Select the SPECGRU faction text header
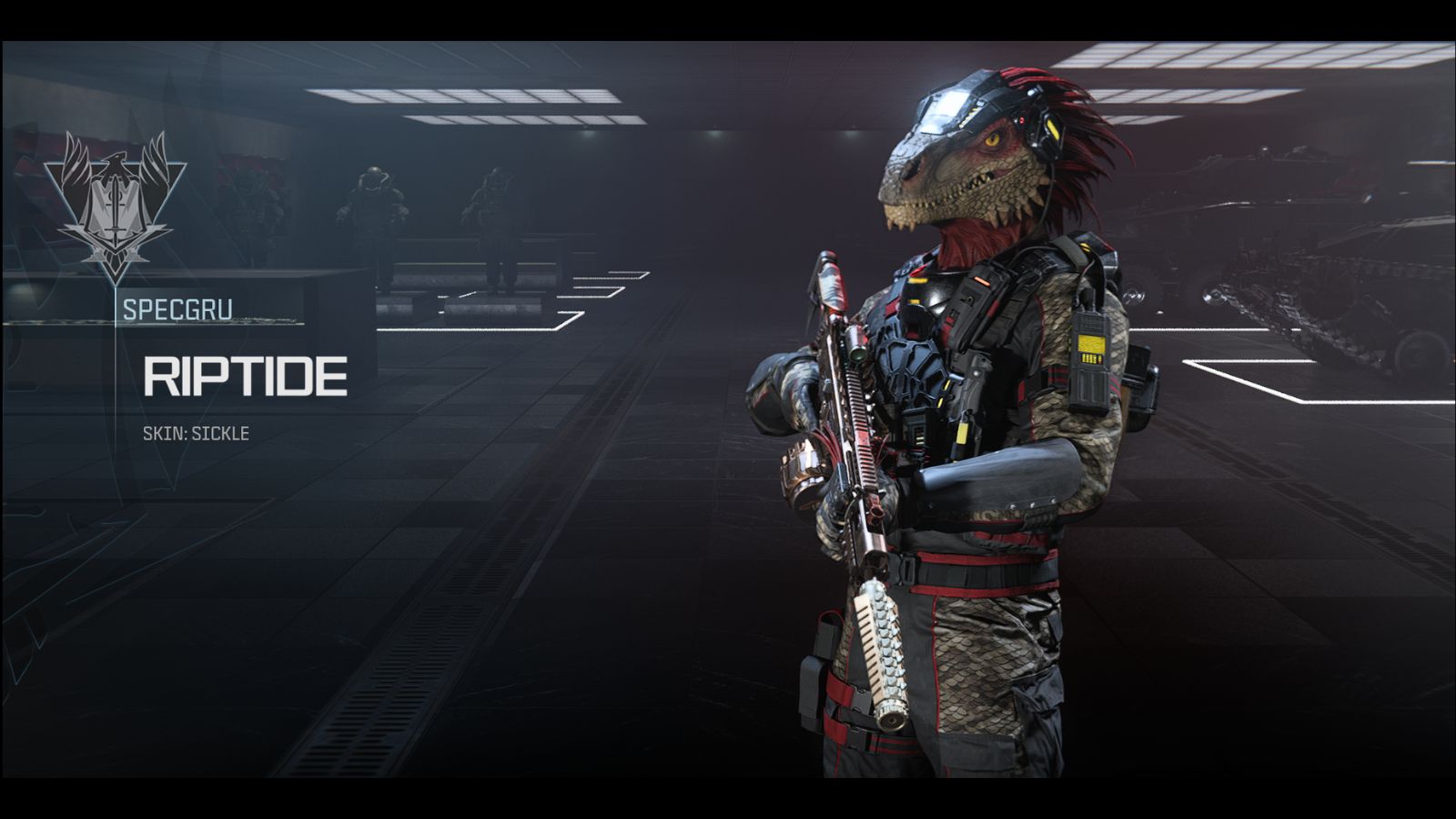1456x819 pixels. (x=178, y=308)
